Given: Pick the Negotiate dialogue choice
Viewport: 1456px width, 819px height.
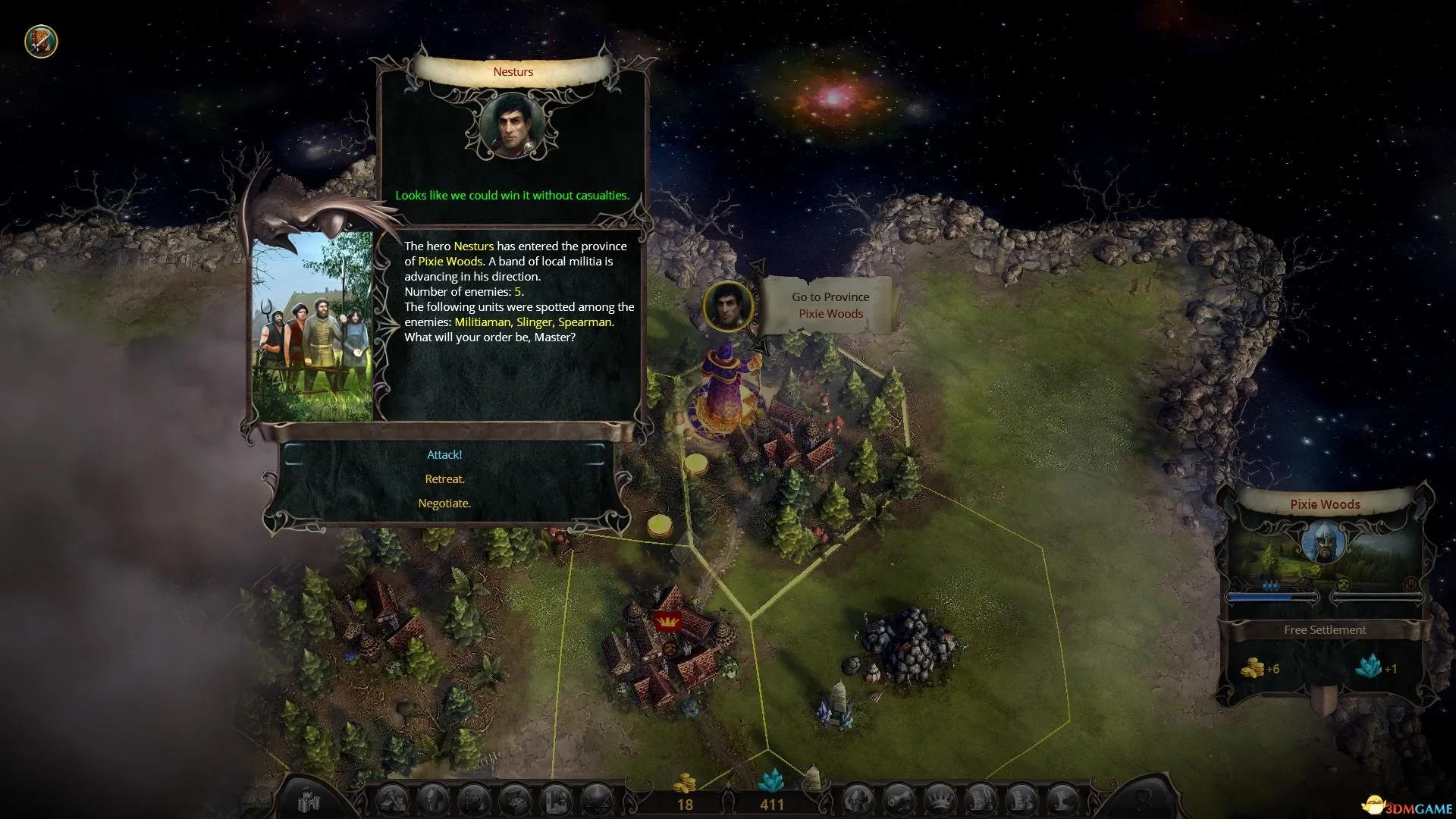Looking at the screenshot, I should tap(444, 504).
